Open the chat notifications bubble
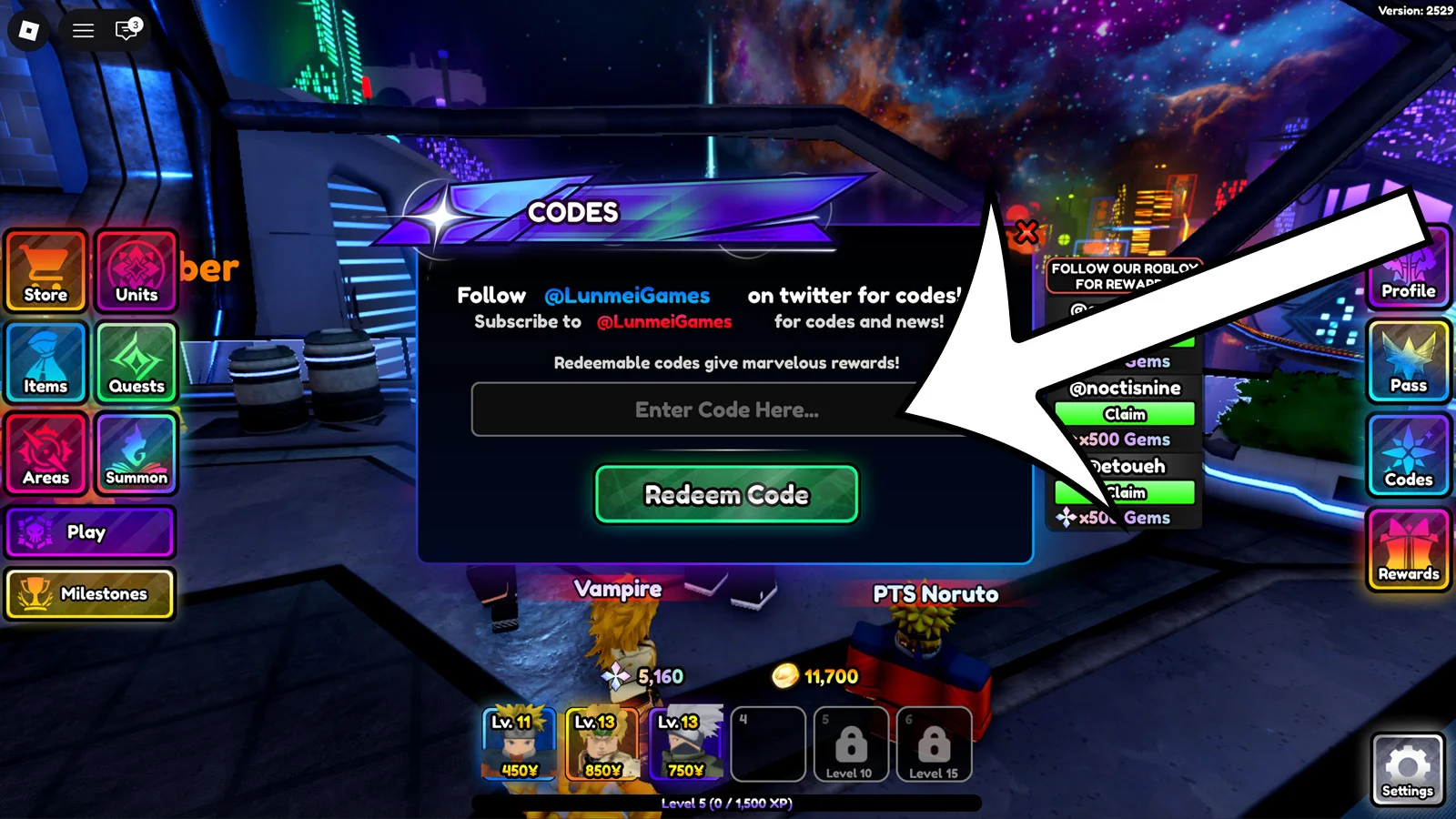 123,30
